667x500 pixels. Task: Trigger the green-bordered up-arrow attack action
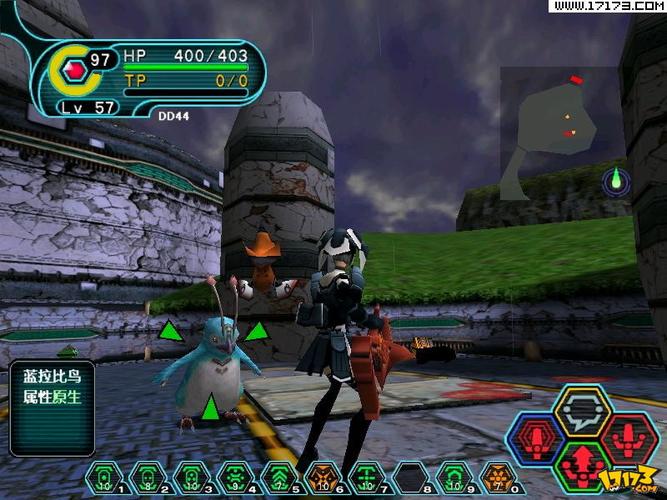pos(583,465)
